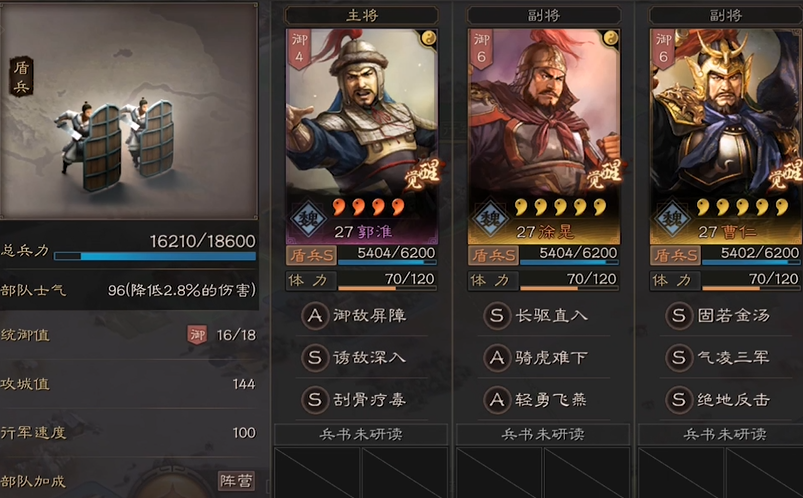This screenshot has height=498, width=803.
Task: Select the 郭淮 general portrait card
Action: pos(362,120)
